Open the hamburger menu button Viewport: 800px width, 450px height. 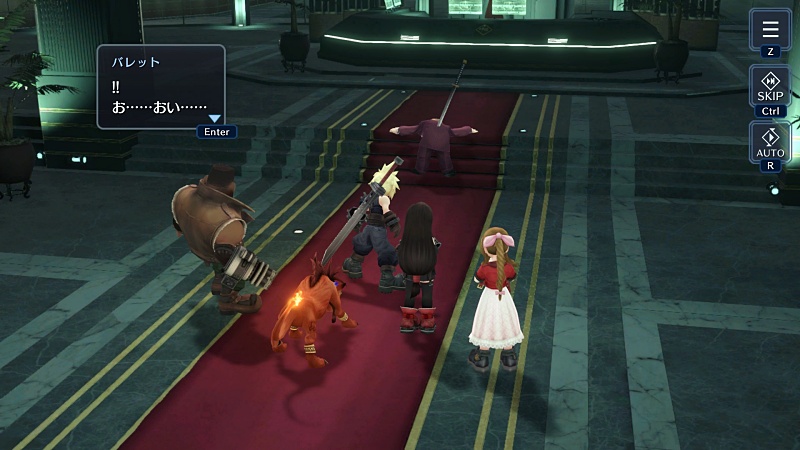click(769, 28)
